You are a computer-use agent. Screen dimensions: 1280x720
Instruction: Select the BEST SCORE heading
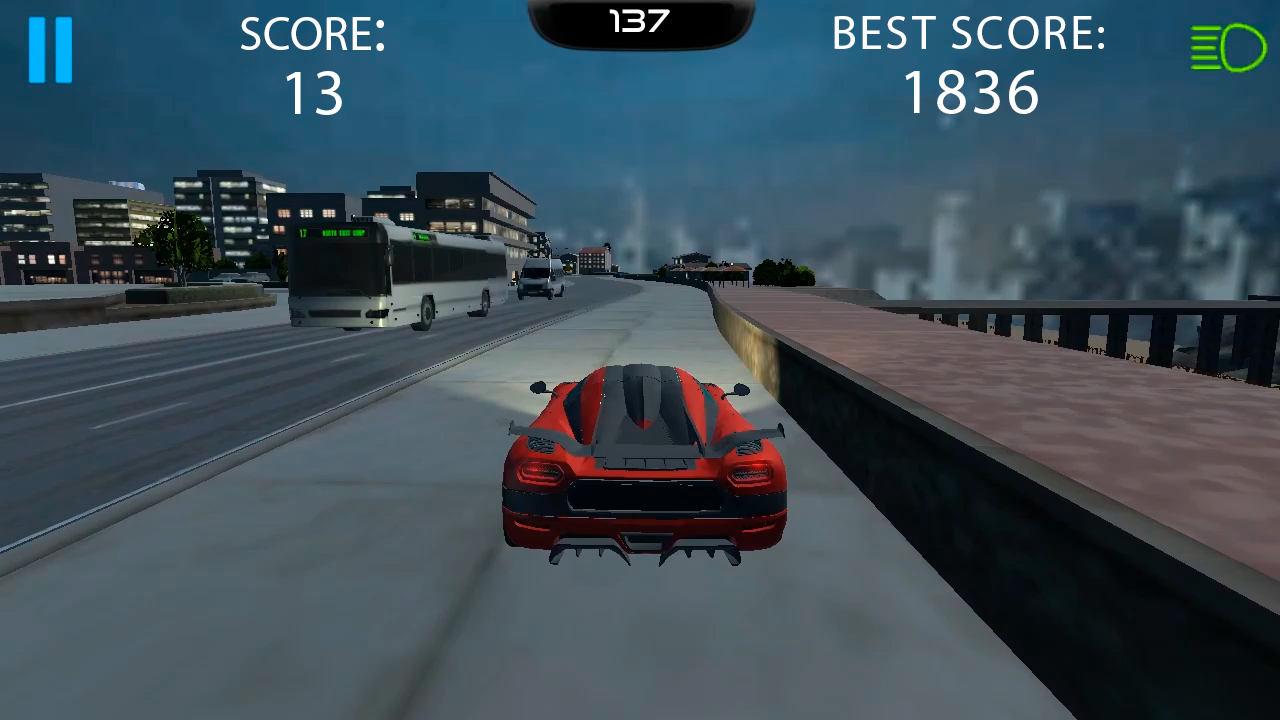968,33
